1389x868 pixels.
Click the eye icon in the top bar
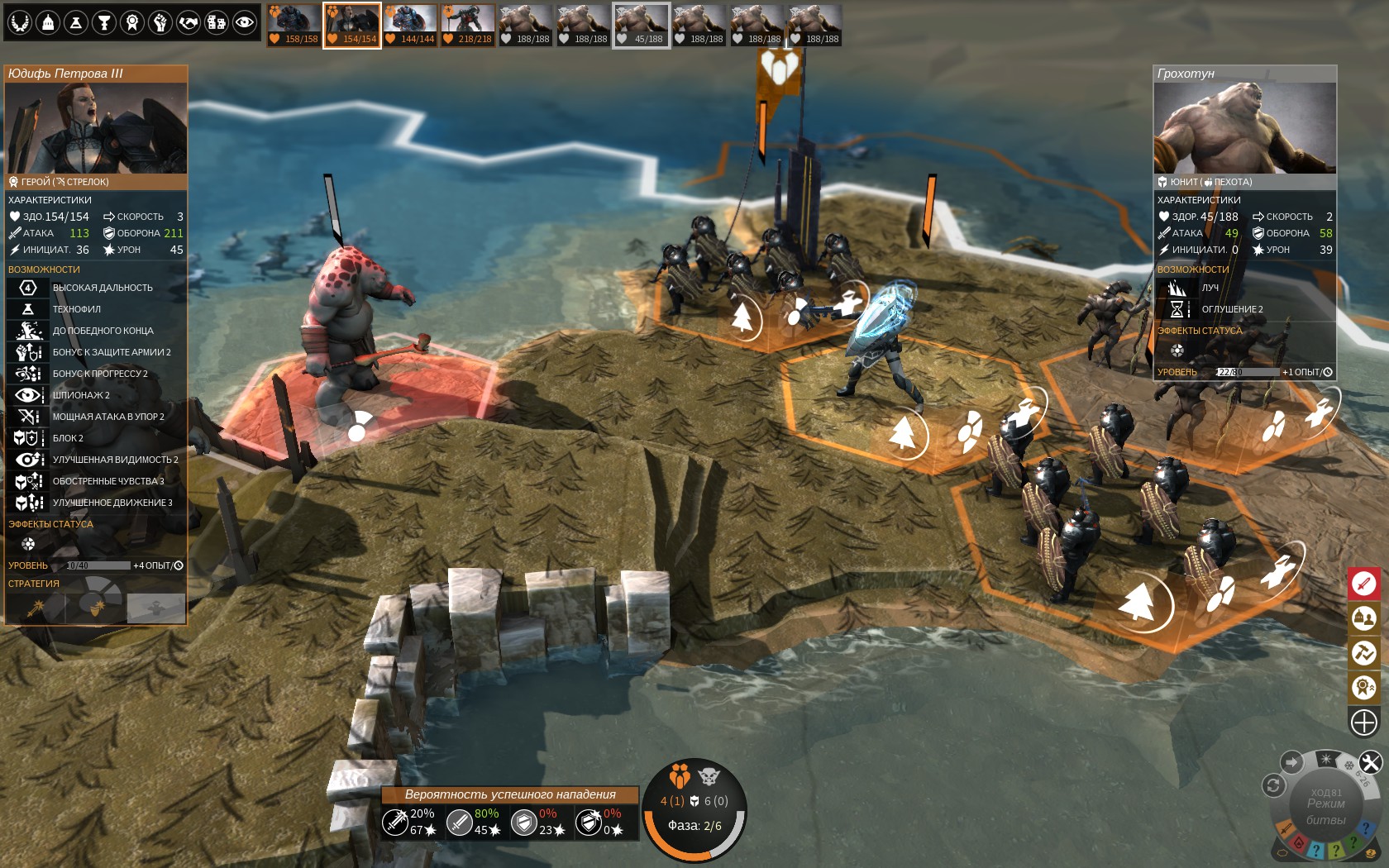tap(245, 22)
